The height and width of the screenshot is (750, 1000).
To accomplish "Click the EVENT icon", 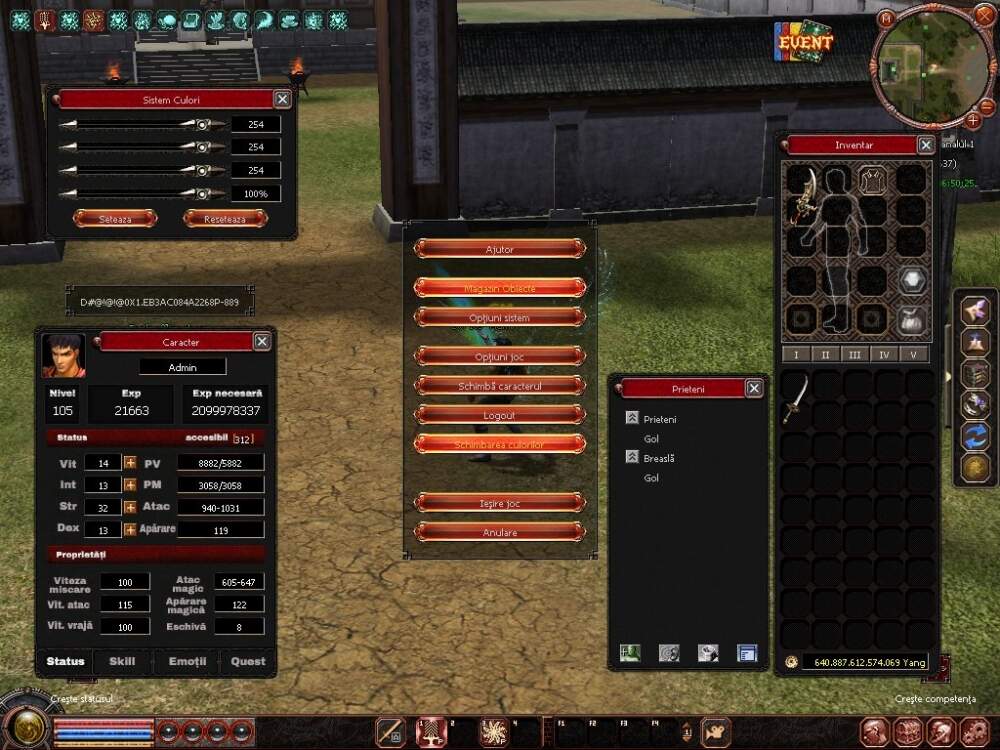I will click(805, 42).
